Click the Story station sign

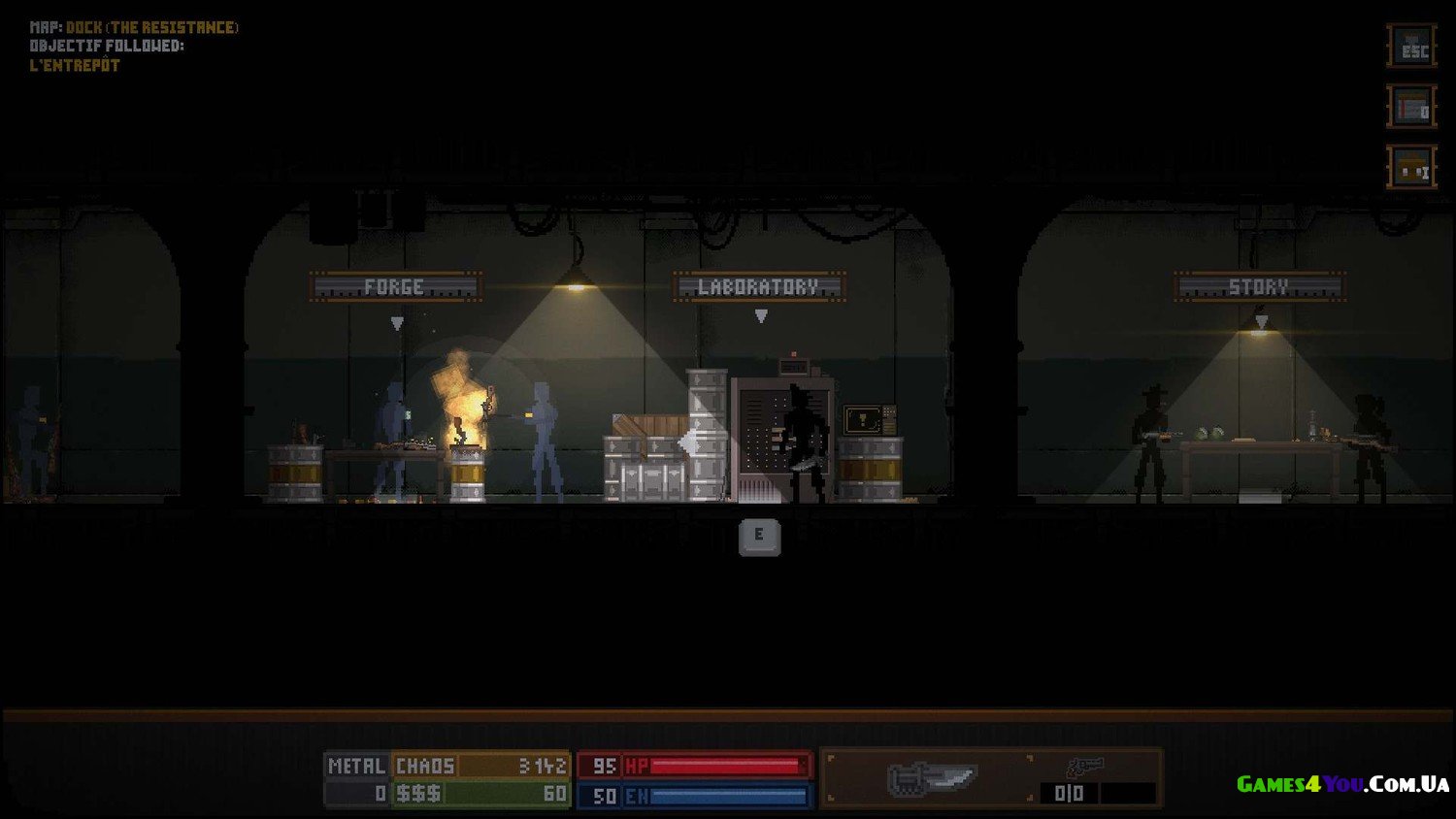pyautogui.click(x=1259, y=287)
